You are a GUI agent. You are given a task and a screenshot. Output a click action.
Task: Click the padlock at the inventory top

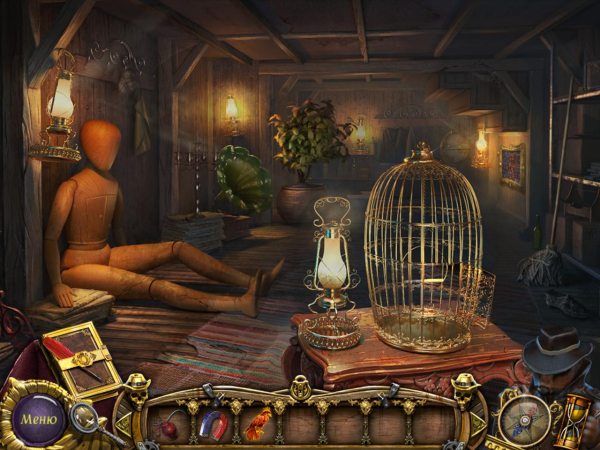coord(300,388)
